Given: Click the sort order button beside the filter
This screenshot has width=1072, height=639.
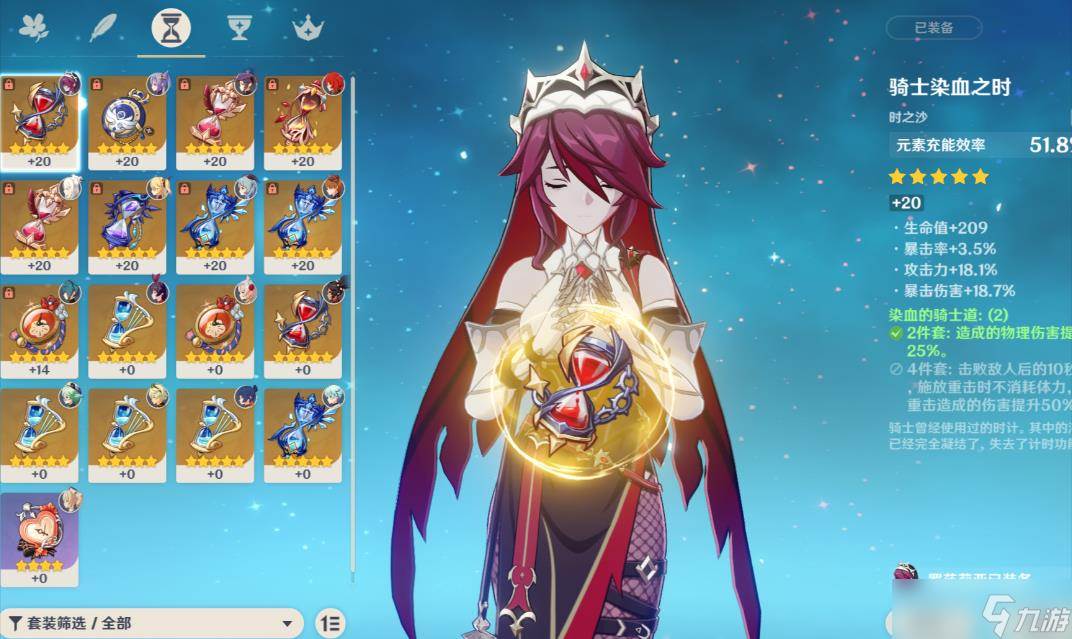Looking at the screenshot, I should click(330, 622).
